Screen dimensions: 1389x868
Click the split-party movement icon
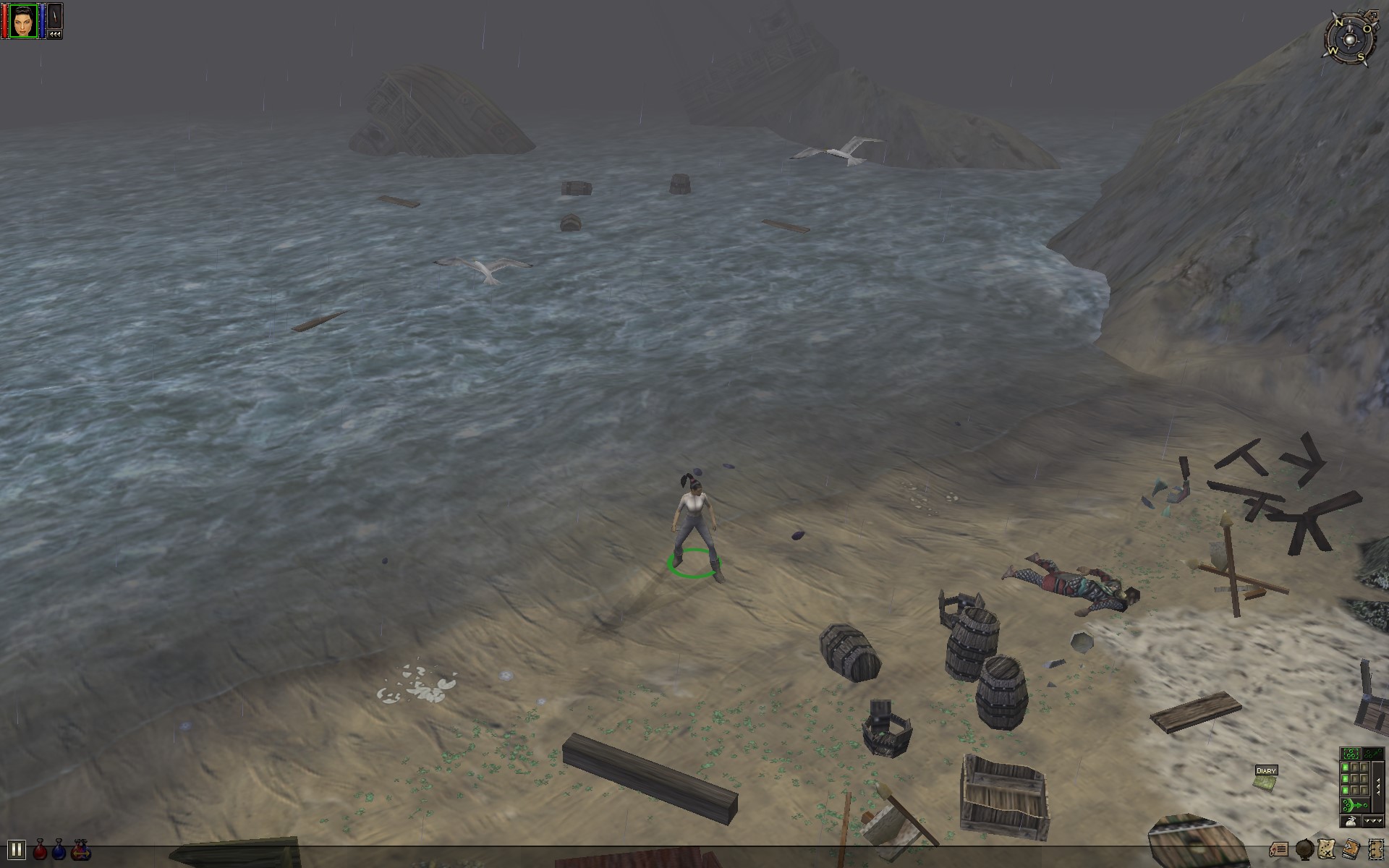[1354, 805]
